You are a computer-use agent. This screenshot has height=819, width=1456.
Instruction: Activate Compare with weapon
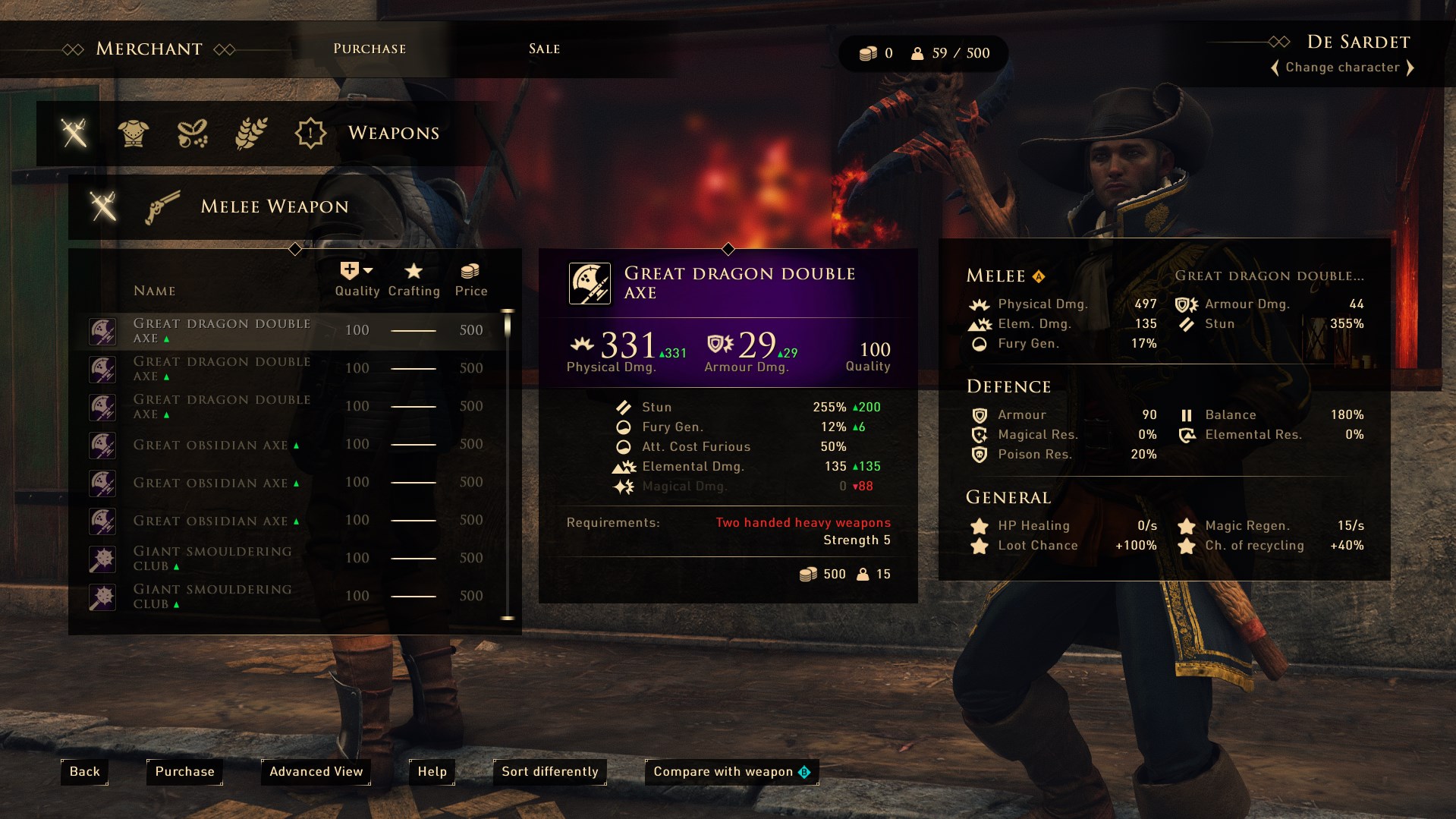[731, 772]
